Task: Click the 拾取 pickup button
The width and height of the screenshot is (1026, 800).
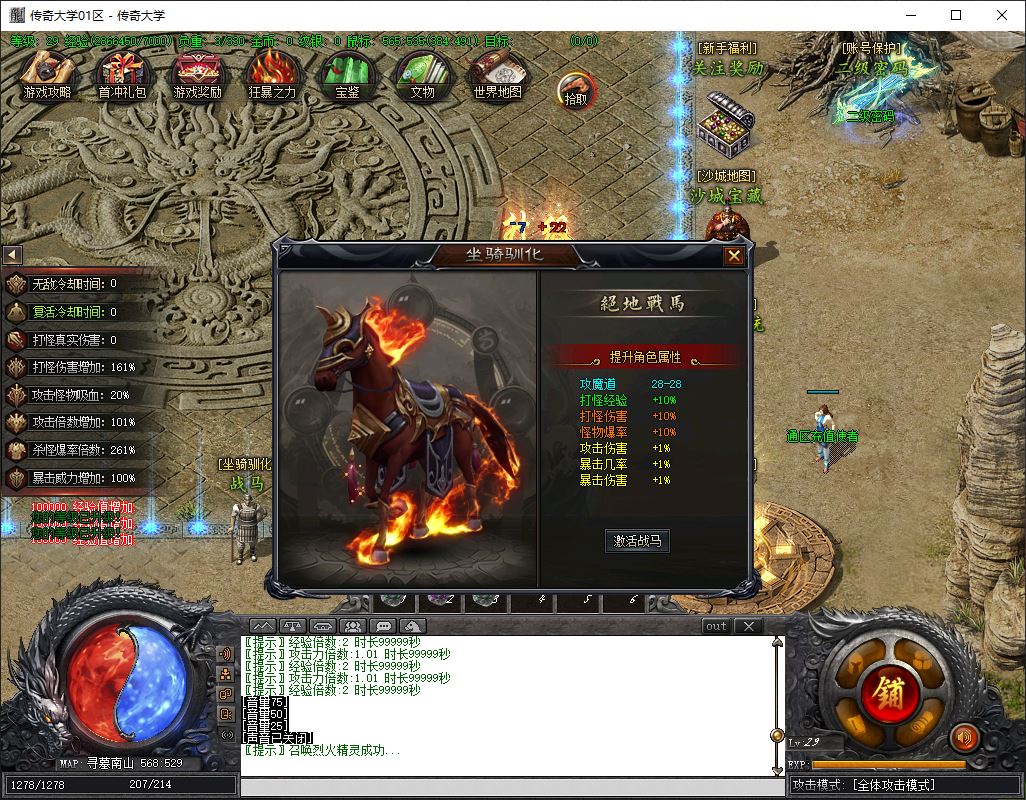Action: 575,89
